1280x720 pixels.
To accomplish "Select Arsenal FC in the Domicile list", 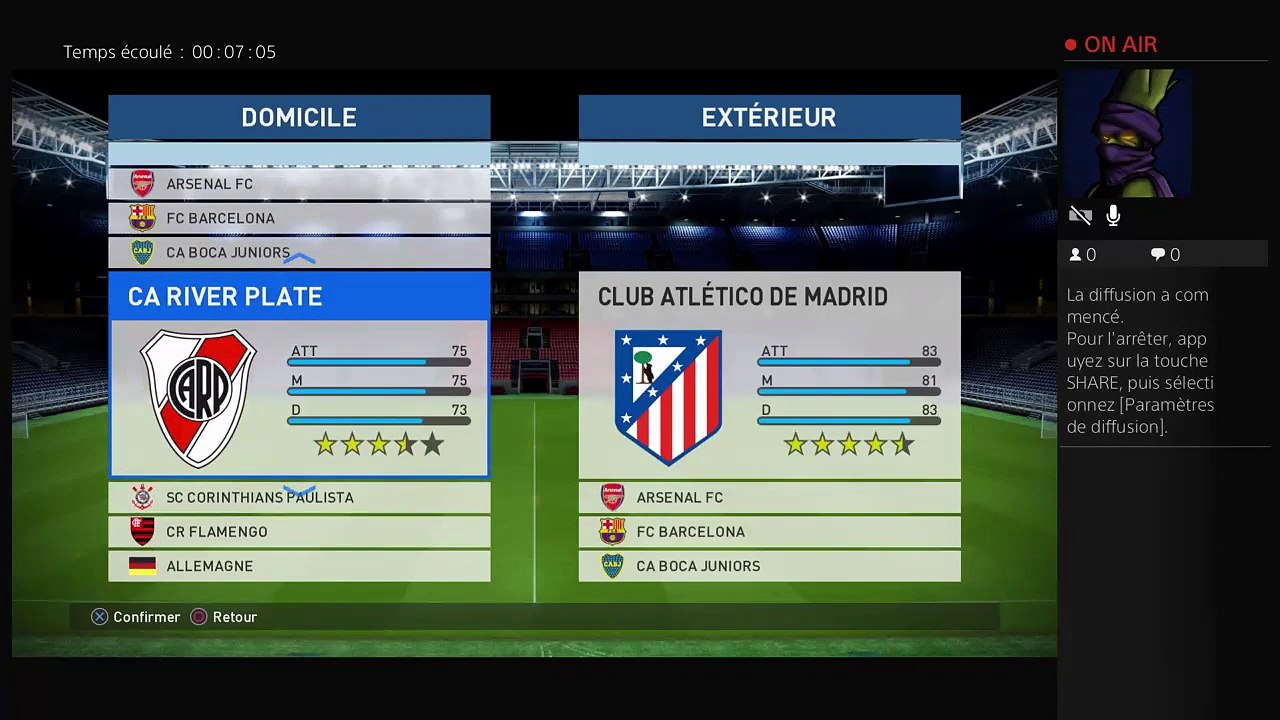I will (299, 184).
